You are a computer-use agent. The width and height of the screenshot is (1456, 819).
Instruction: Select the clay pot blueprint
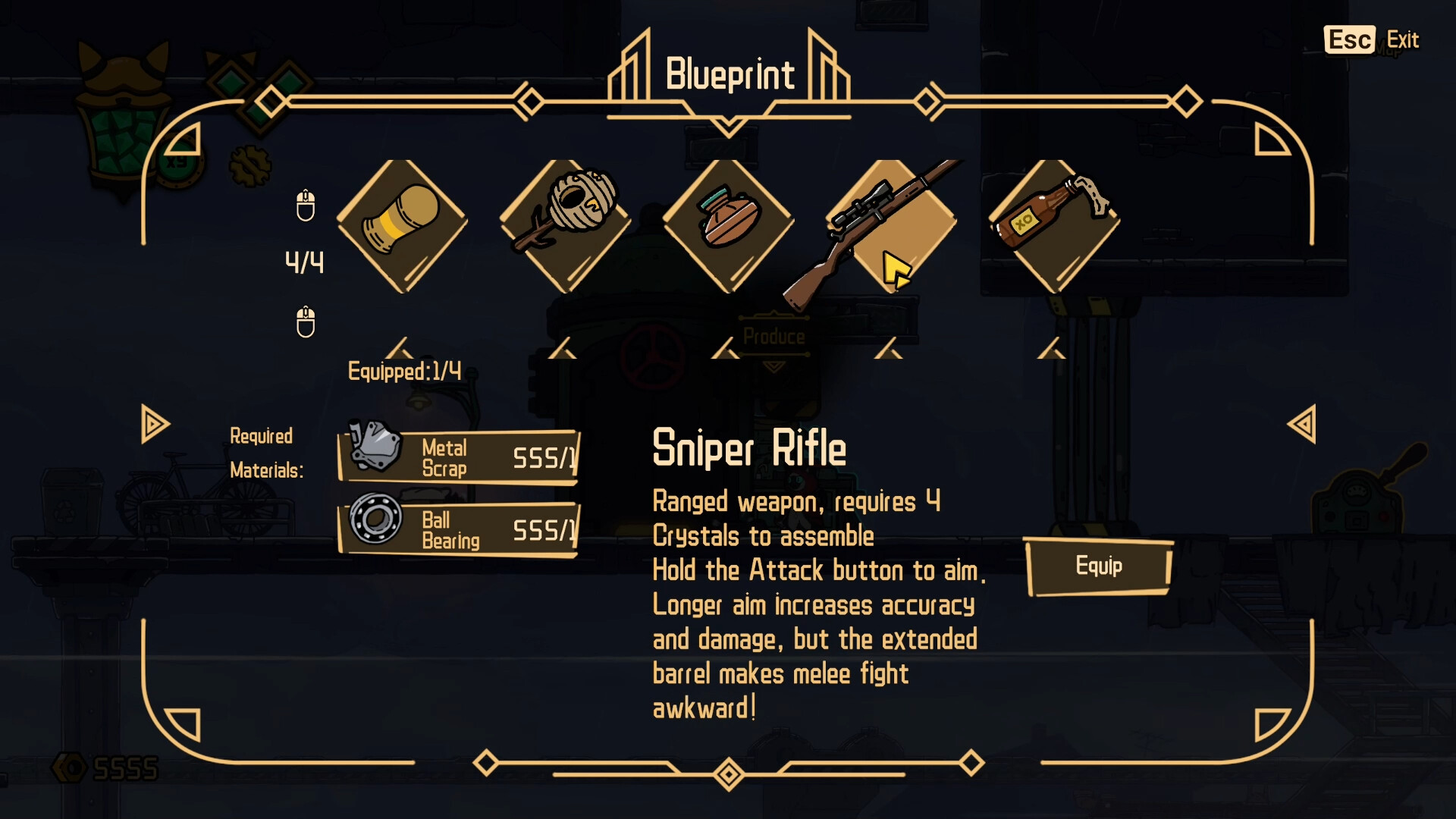coord(728,225)
